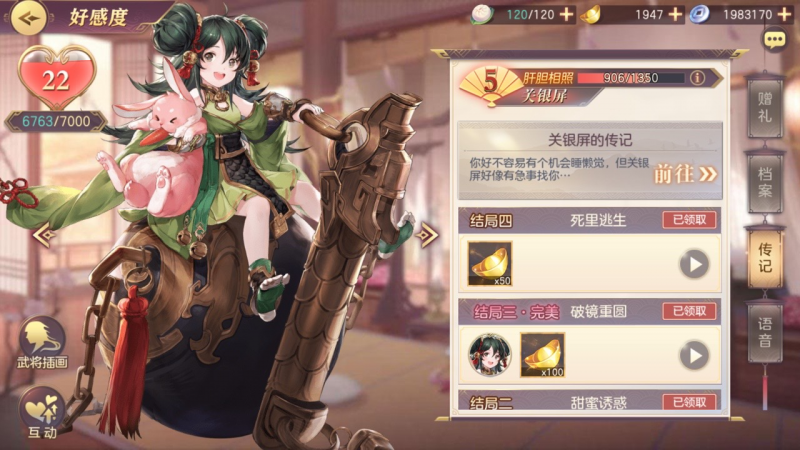Image resolution: width=800 pixels, height=450 pixels.
Task: Replay ending 破镜重圆 with play button
Action: pos(694,355)
